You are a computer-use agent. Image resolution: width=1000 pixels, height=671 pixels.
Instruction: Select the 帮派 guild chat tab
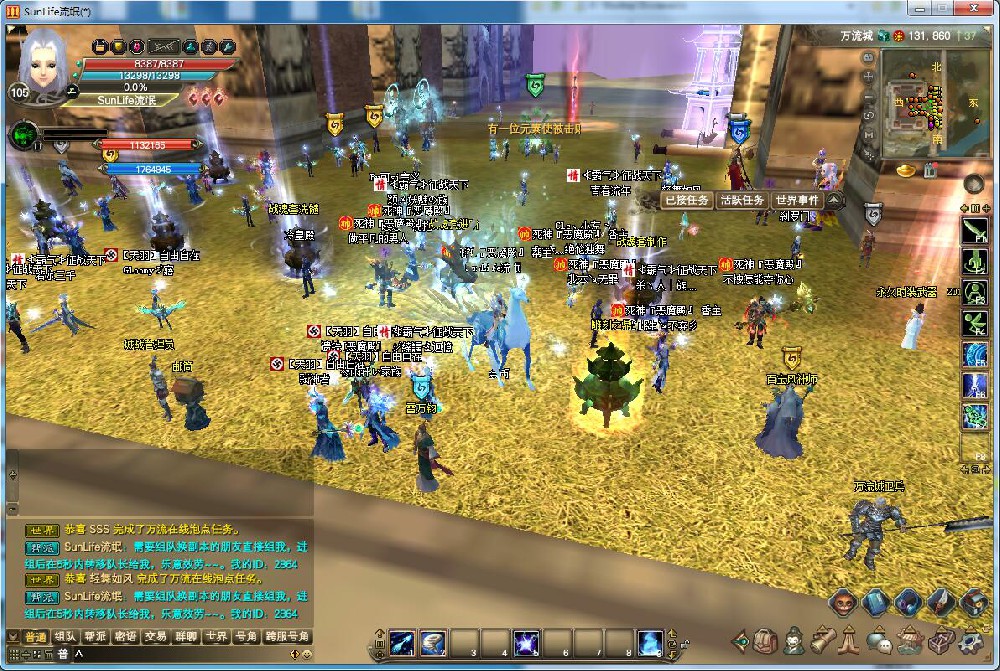pos(95,637)
